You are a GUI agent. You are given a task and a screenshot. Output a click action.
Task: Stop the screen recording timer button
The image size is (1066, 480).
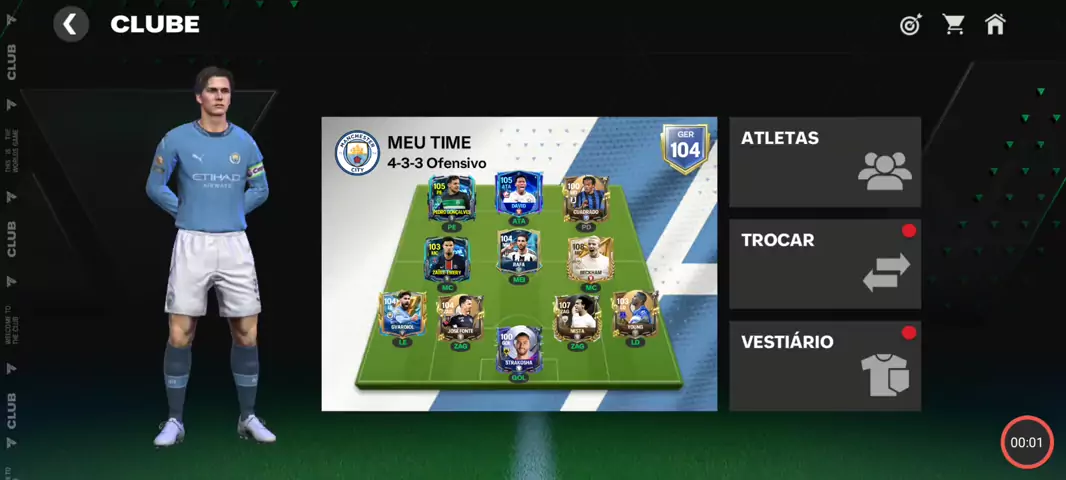point(1027,442)
